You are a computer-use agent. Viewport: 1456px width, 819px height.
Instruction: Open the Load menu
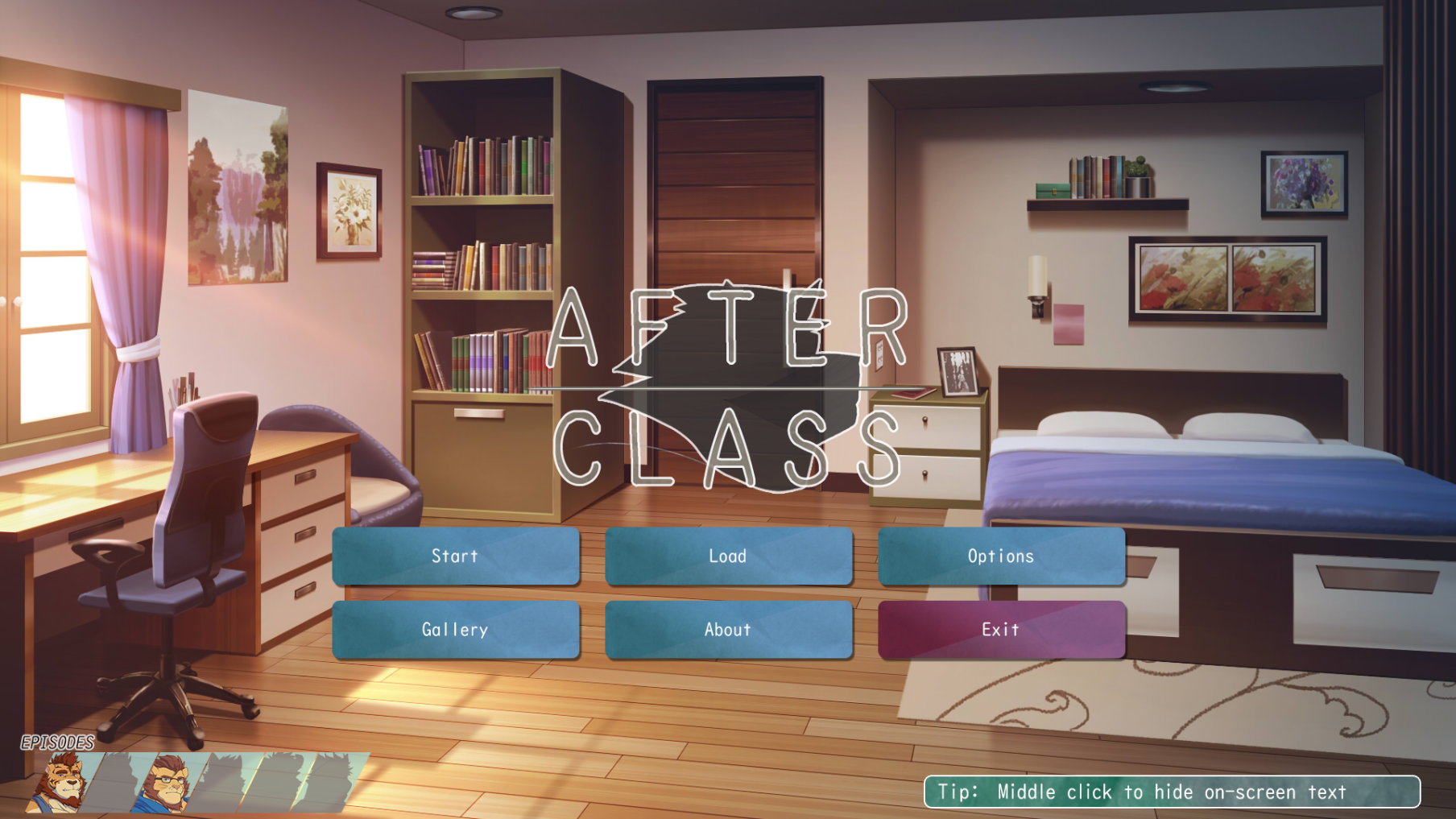[x=728, y=556]
